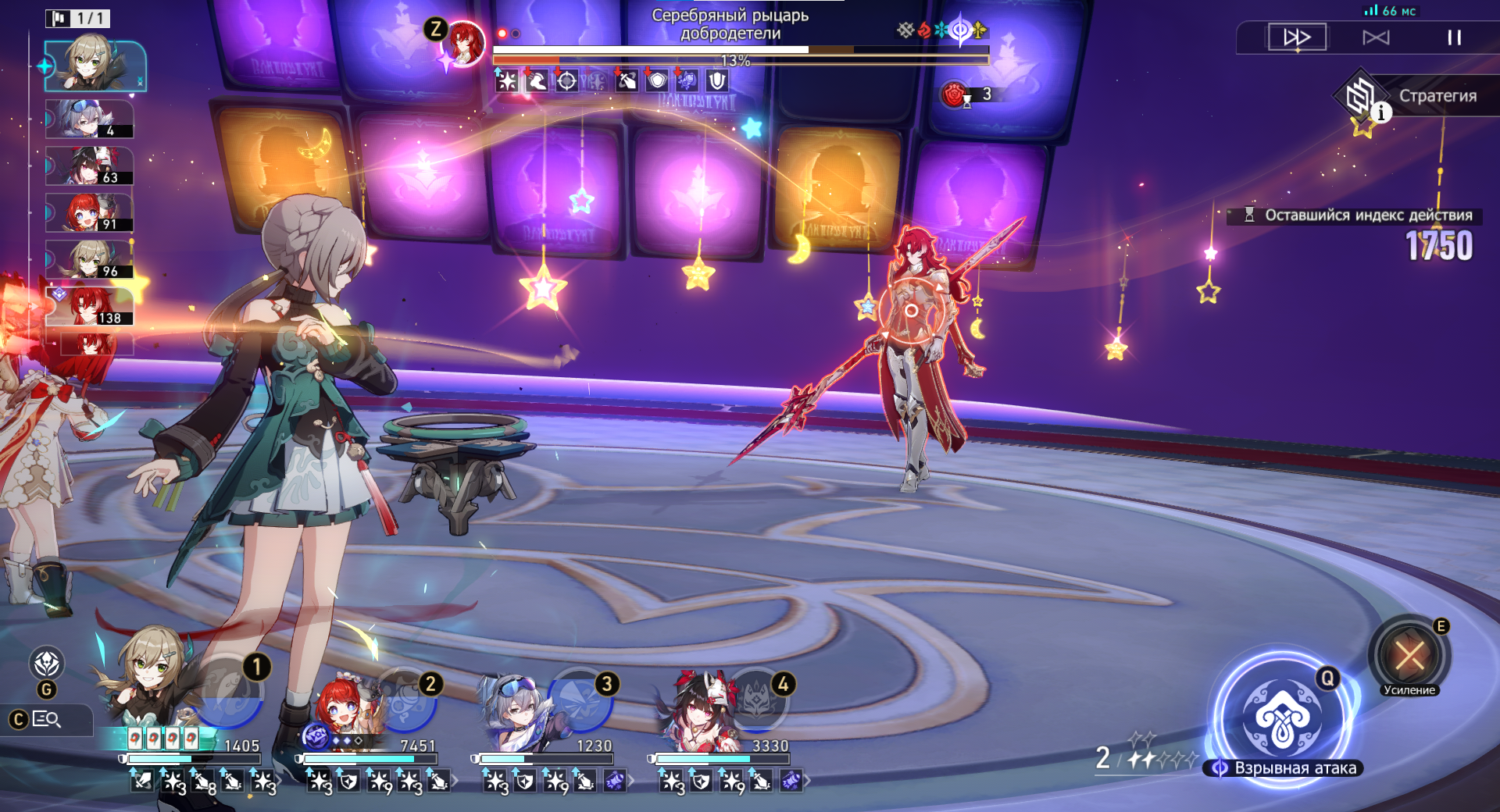Open the technique icon above the G prompt
Image resolution: width=1500 pixels, height=812 pixels.
tap(47, 664)
